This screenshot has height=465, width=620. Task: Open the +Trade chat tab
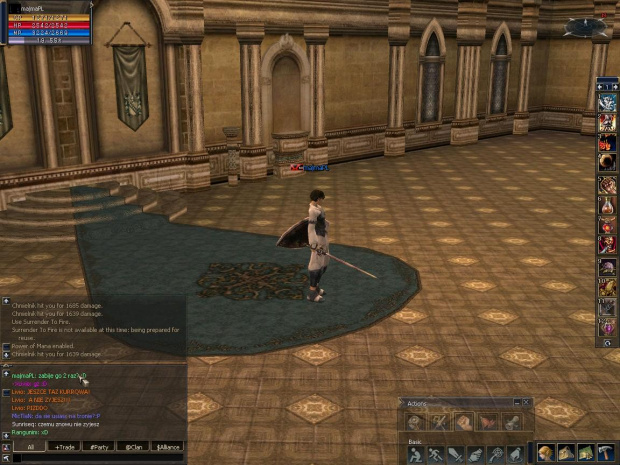[66, 447]
